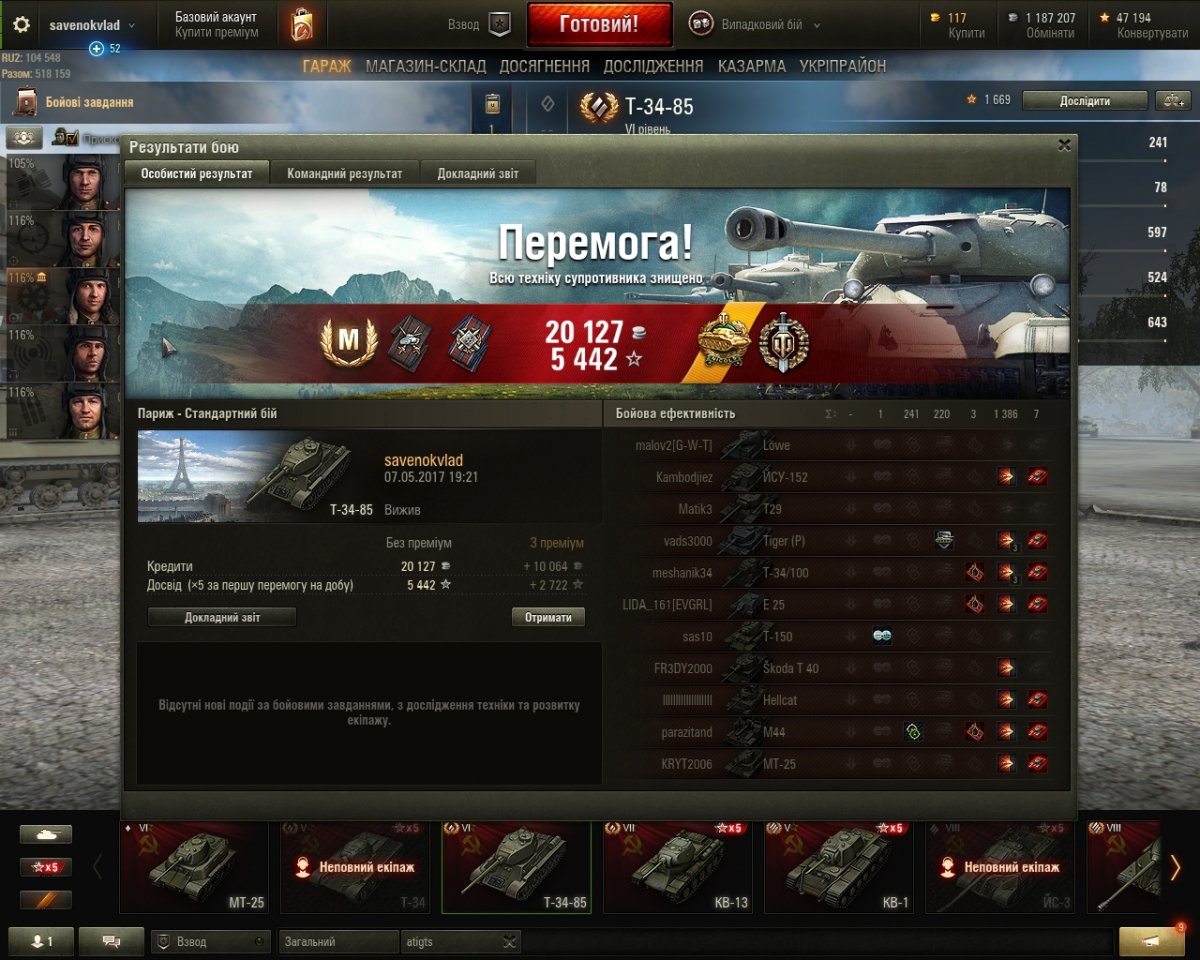The width and height of the screenshot is (1200, 960).
Task: Select the МТ-25 tank in the carousel
Action: (198, 867)
